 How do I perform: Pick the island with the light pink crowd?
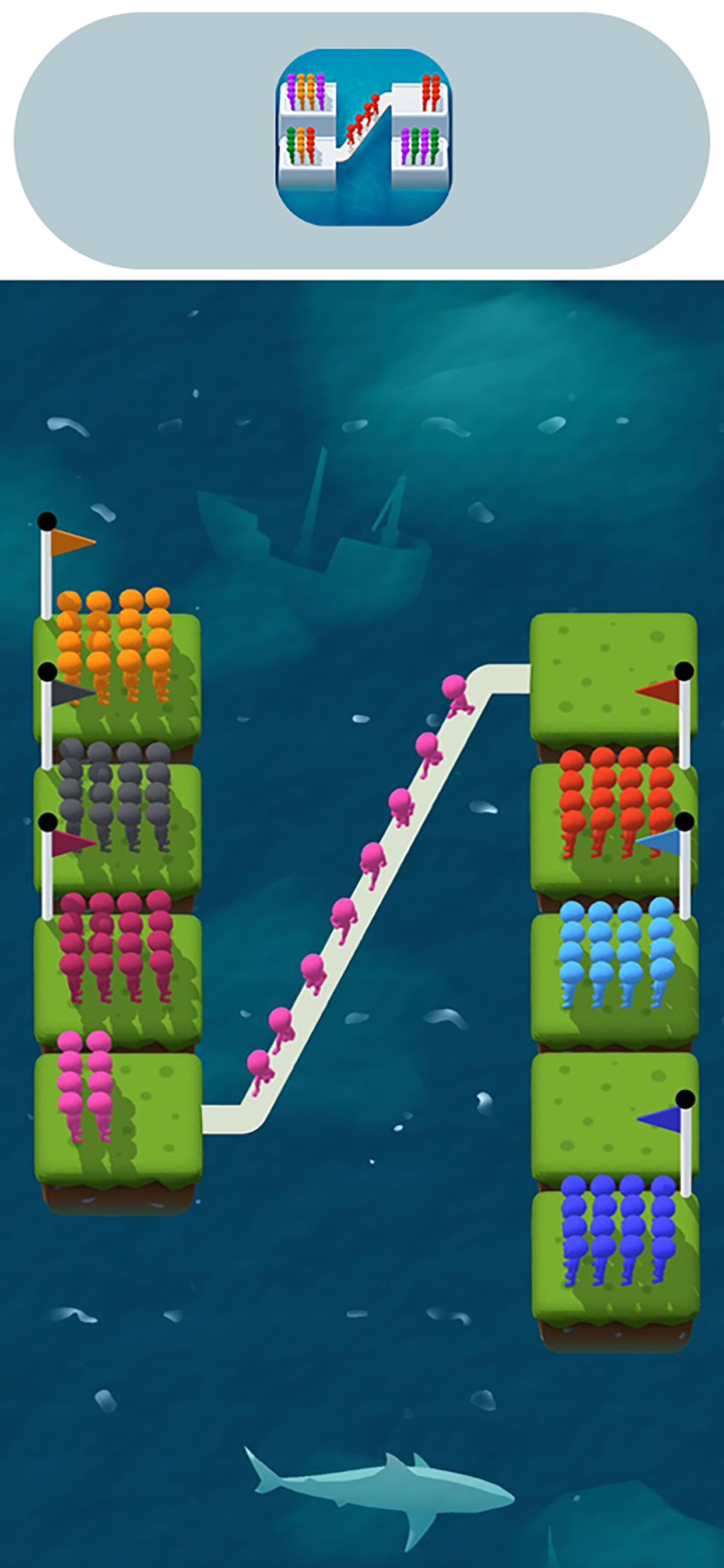point(118,1120)
